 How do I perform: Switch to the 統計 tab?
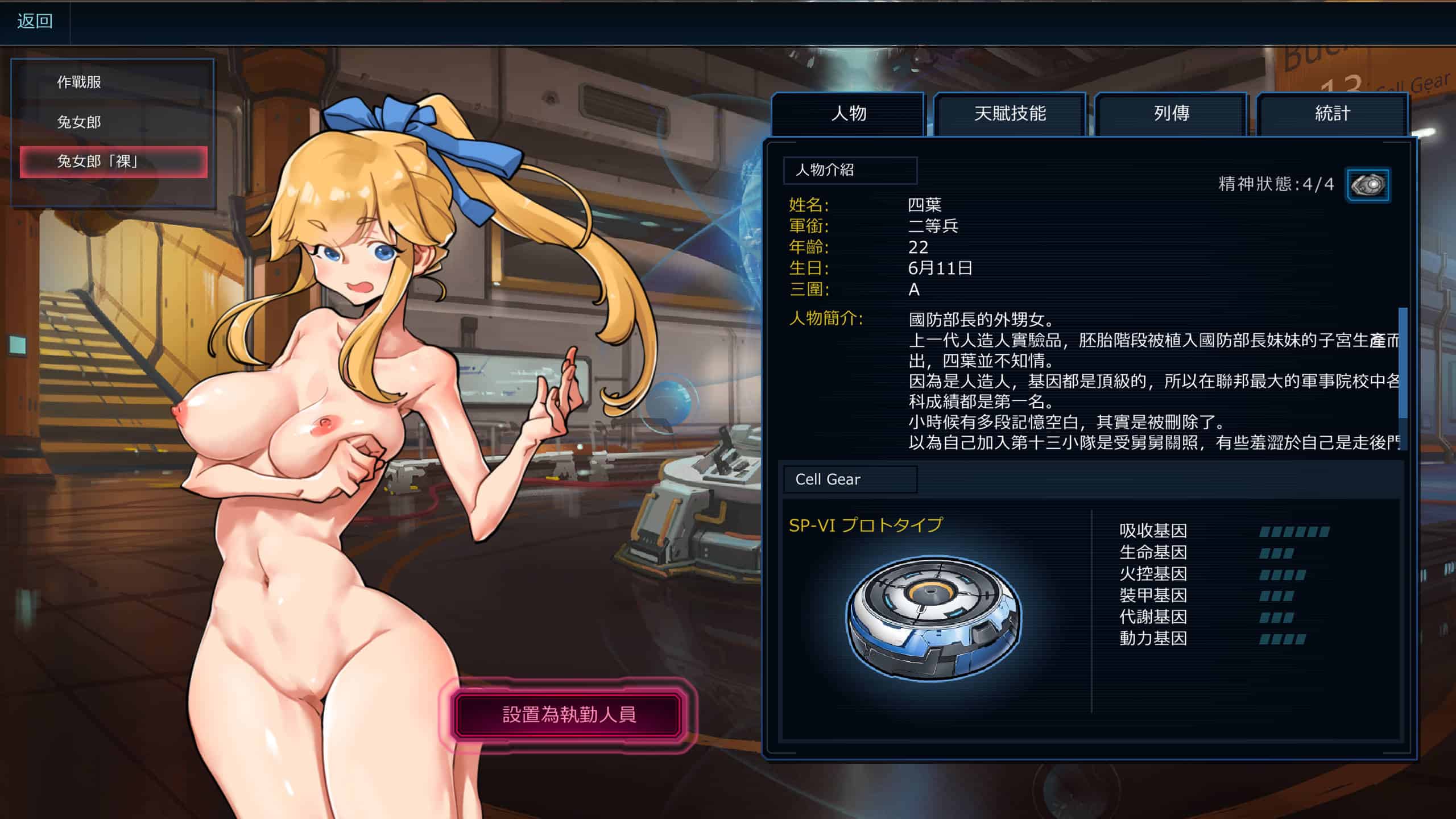point(1332,114)
